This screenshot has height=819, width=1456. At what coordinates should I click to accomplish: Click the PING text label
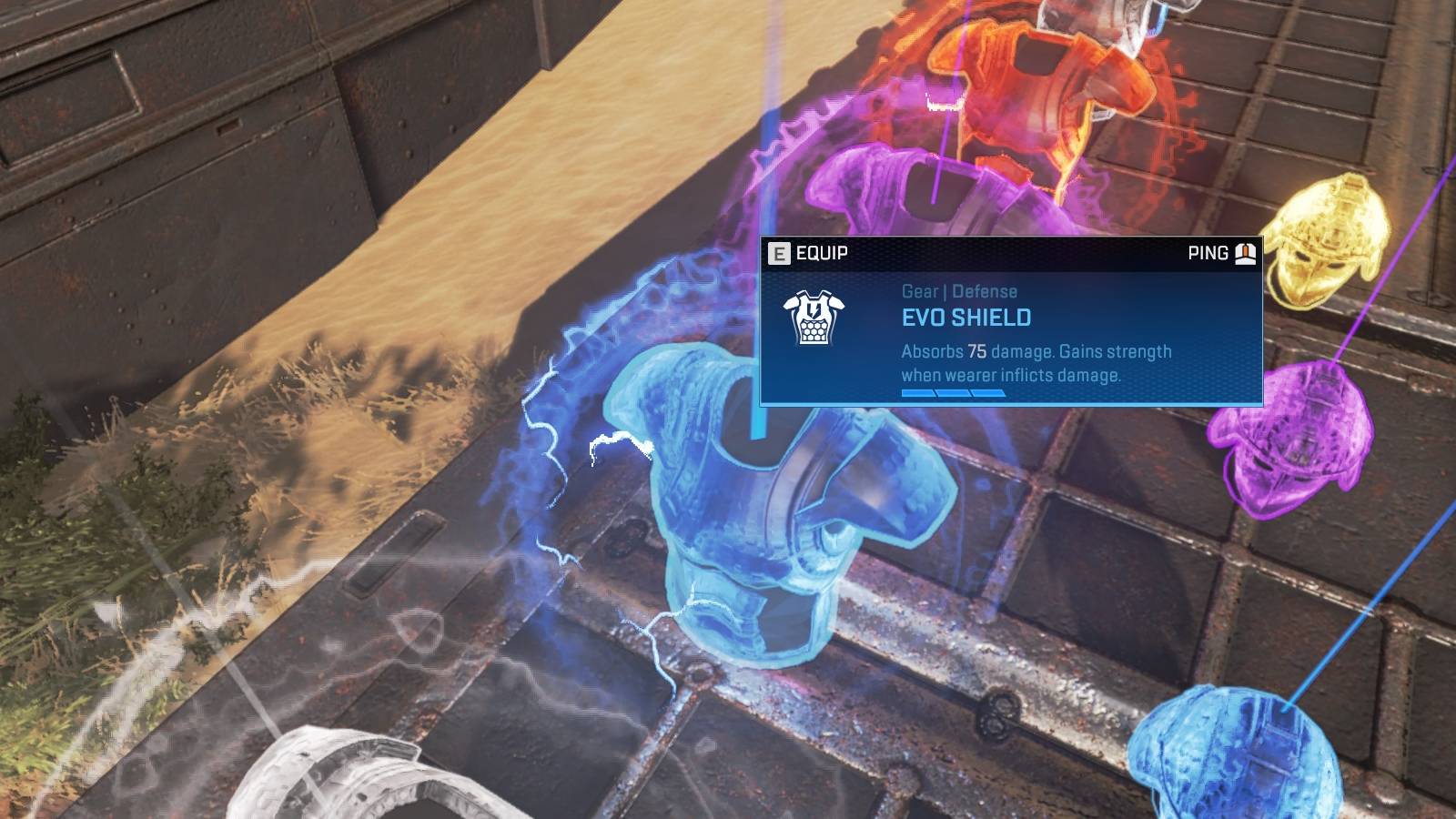(x=1207, y=254)
